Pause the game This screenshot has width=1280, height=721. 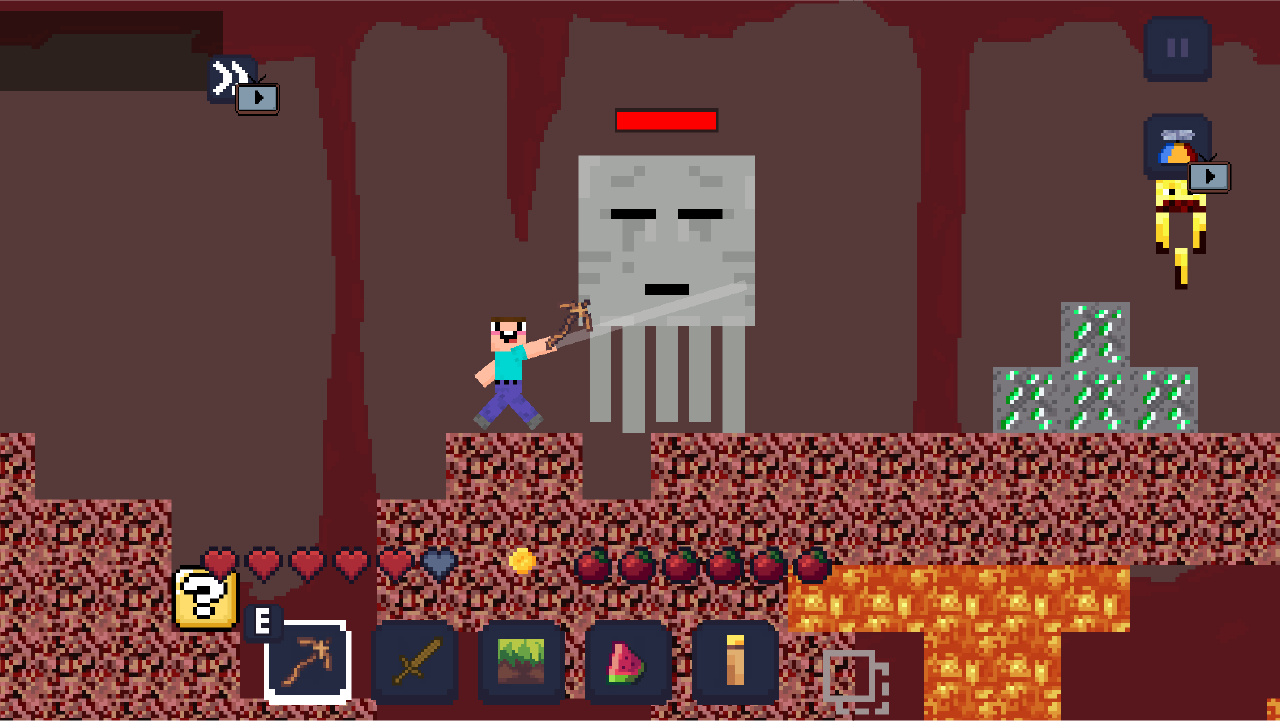1176,48
